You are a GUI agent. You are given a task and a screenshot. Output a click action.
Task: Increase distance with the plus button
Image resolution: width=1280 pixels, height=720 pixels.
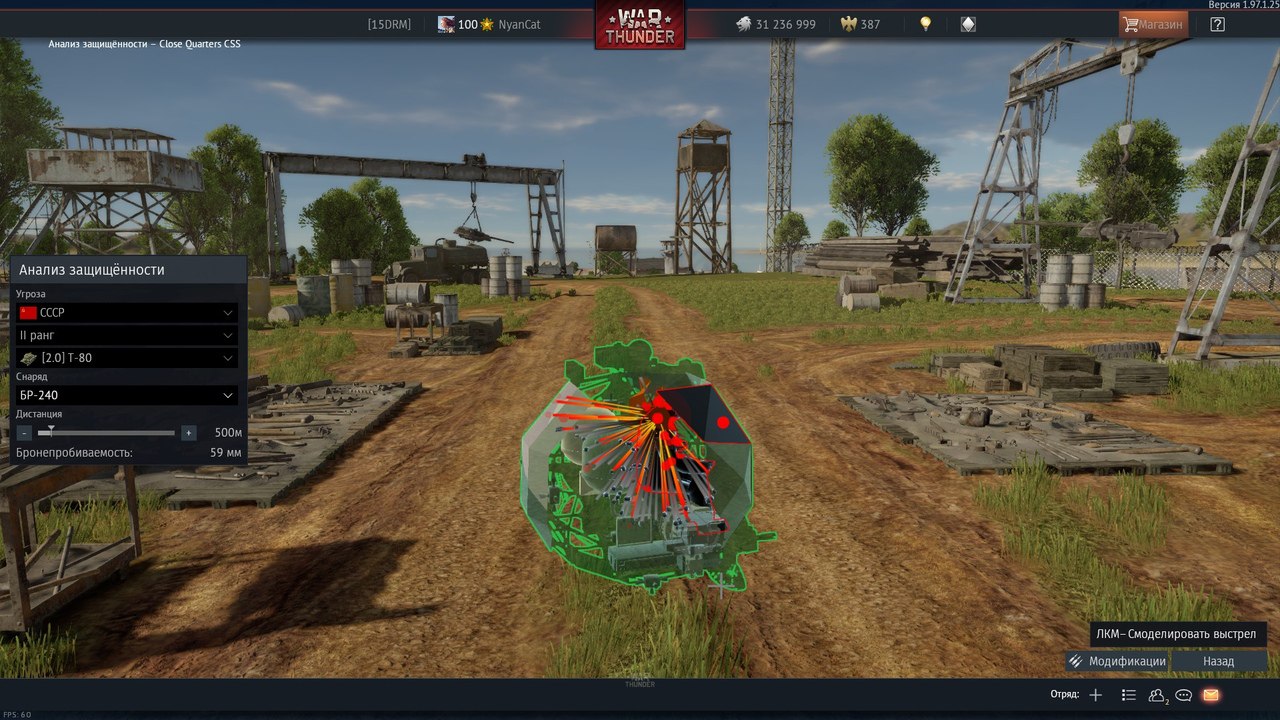pos(189,433)
